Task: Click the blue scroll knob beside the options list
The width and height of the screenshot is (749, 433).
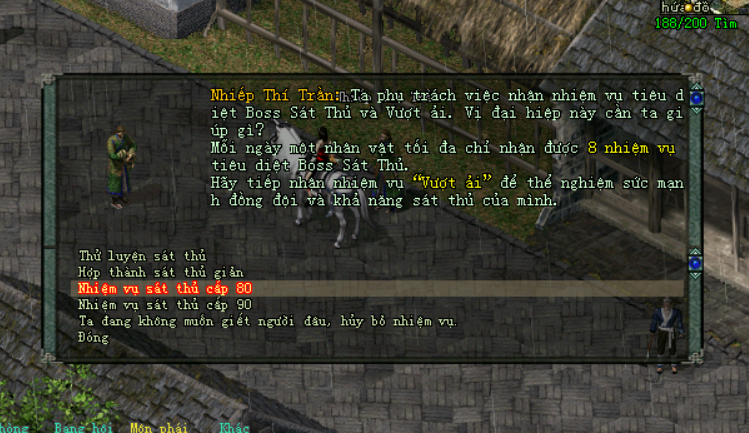Action: click(696, 263)
